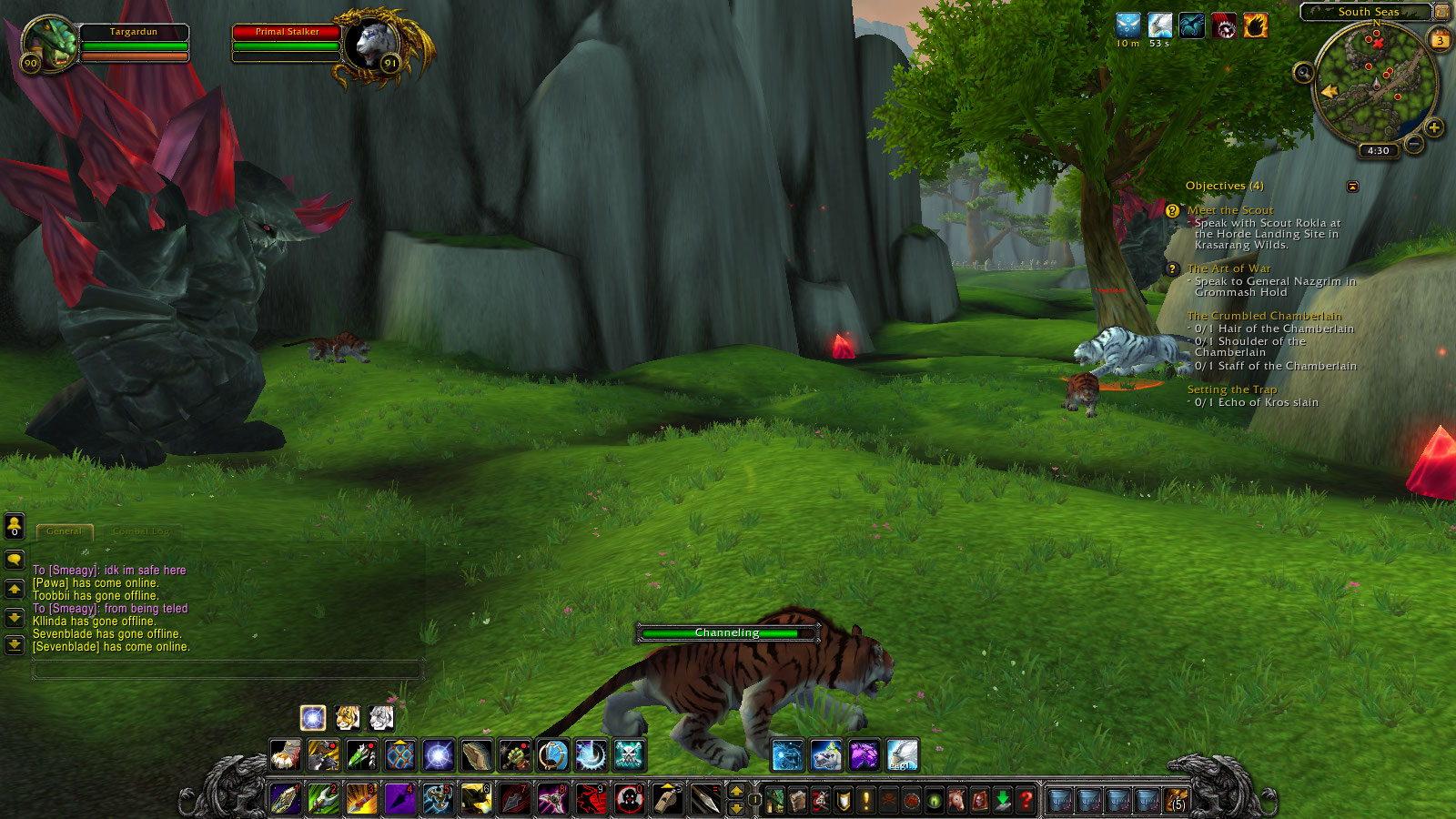Collapse the Objectives tracker
The height and width of the screenshot is (819, 1456).
pos(1352,187)
